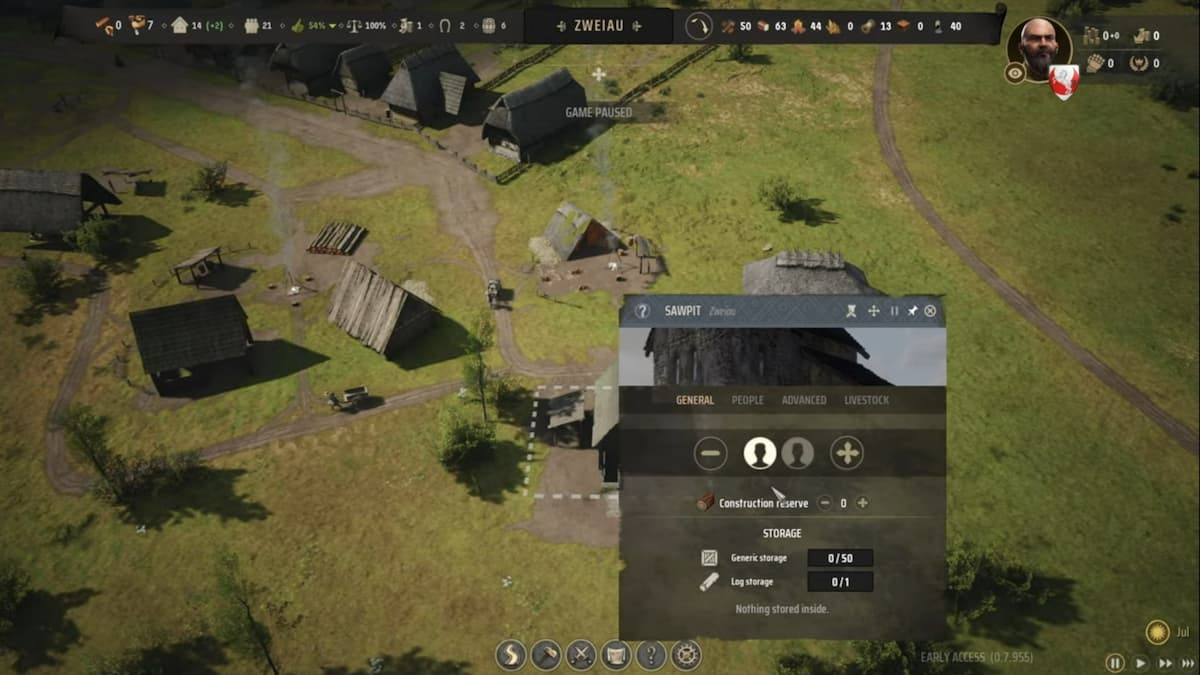Screen dimensions: 1200x675
Task: Open the road building tool
Action: coord(511,655)
